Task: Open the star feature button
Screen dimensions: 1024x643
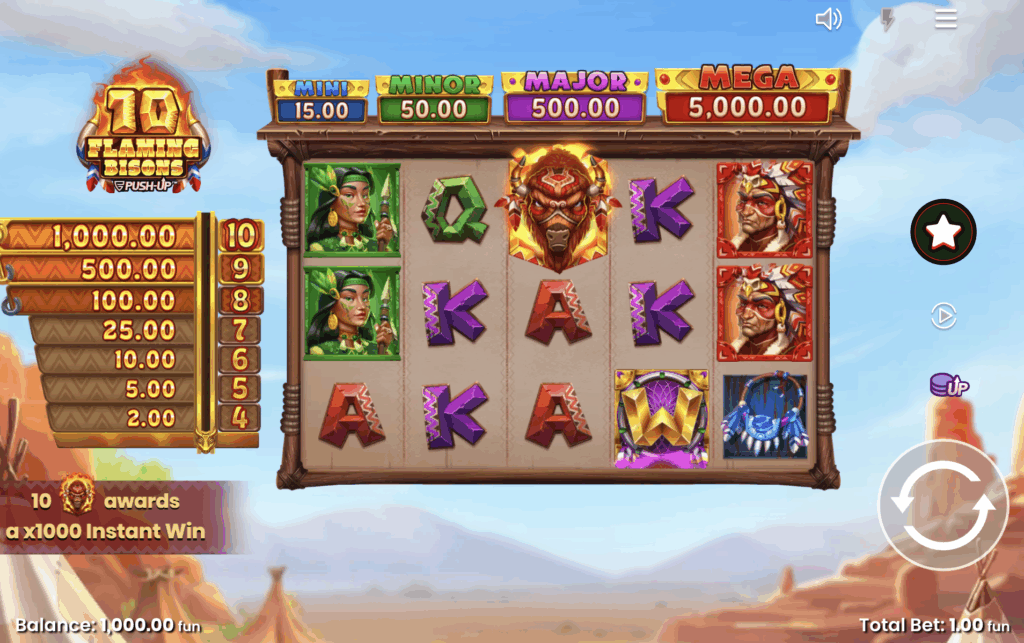Action: 943,232
